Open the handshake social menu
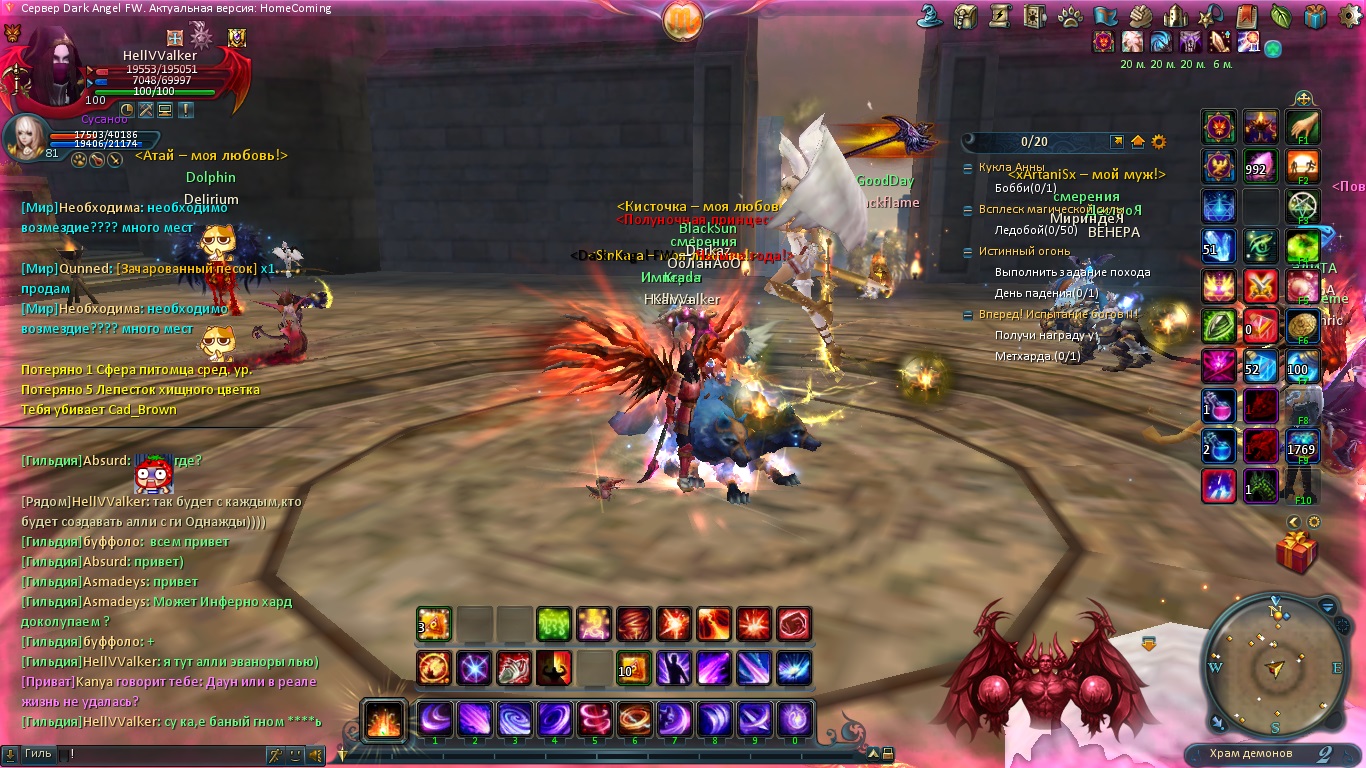The image size is (1366, 768). click(x=1141, y=16)
